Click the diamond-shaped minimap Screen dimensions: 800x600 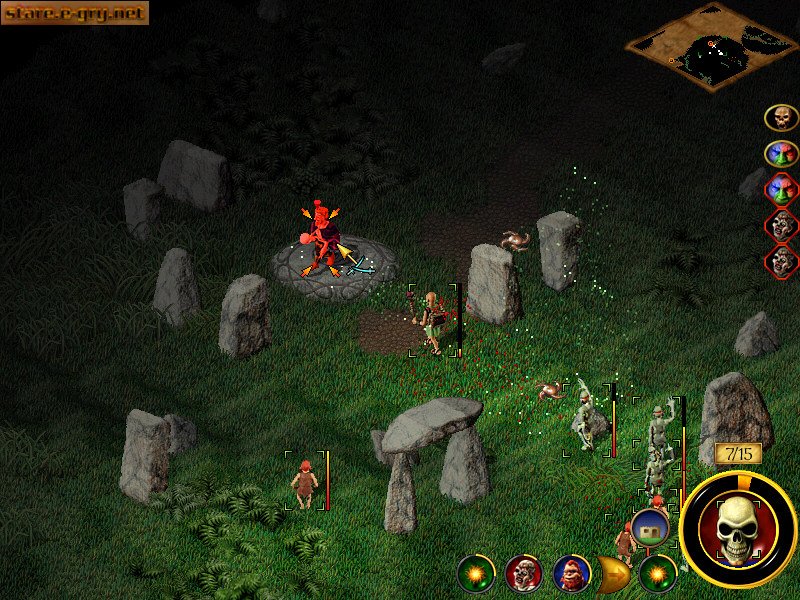(x=713, y=47)
